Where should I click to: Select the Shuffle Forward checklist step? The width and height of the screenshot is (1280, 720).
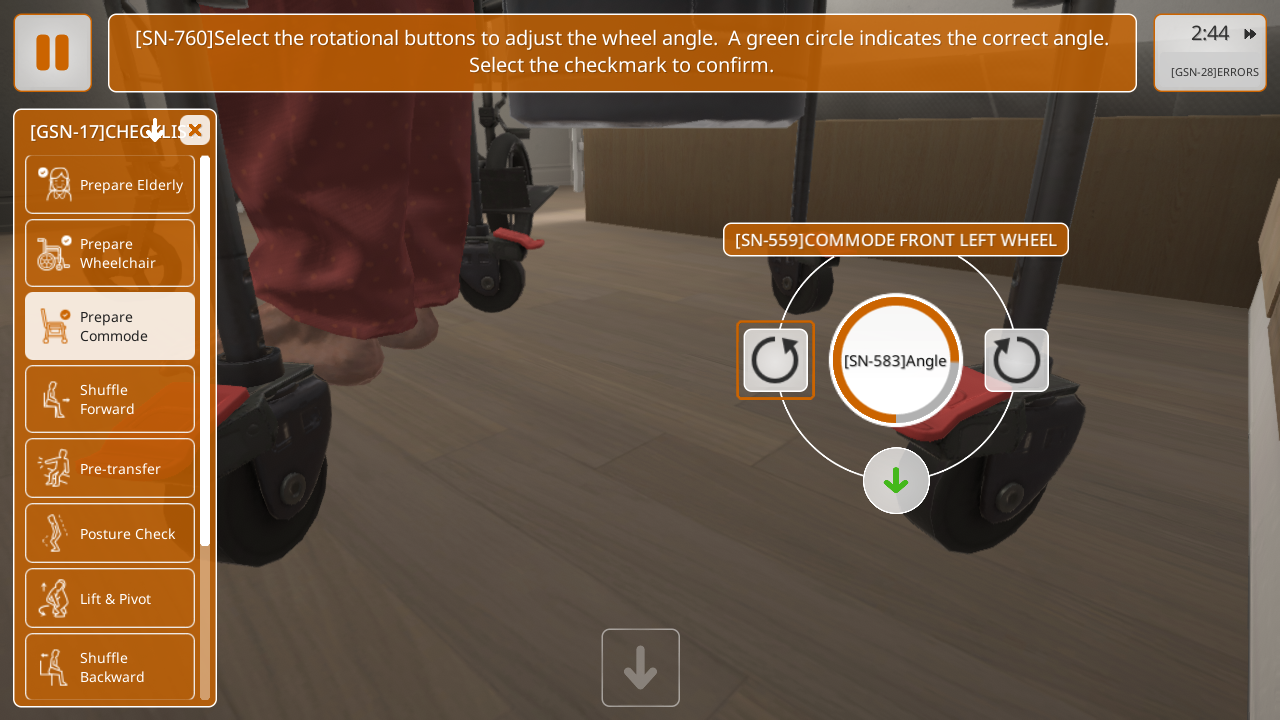pos(110,399)
